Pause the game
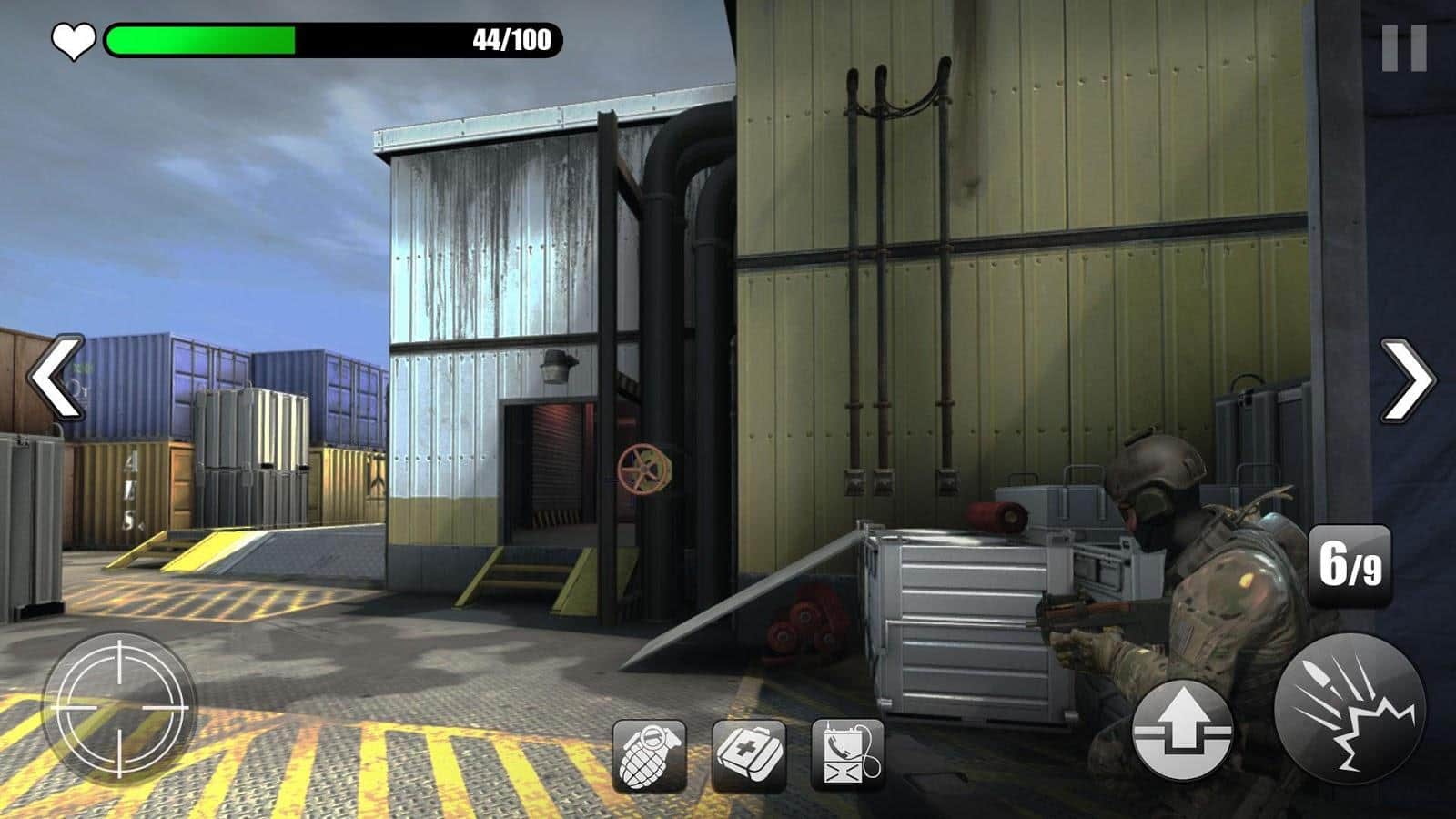 pyautogui.click(x=1403, y=48)
